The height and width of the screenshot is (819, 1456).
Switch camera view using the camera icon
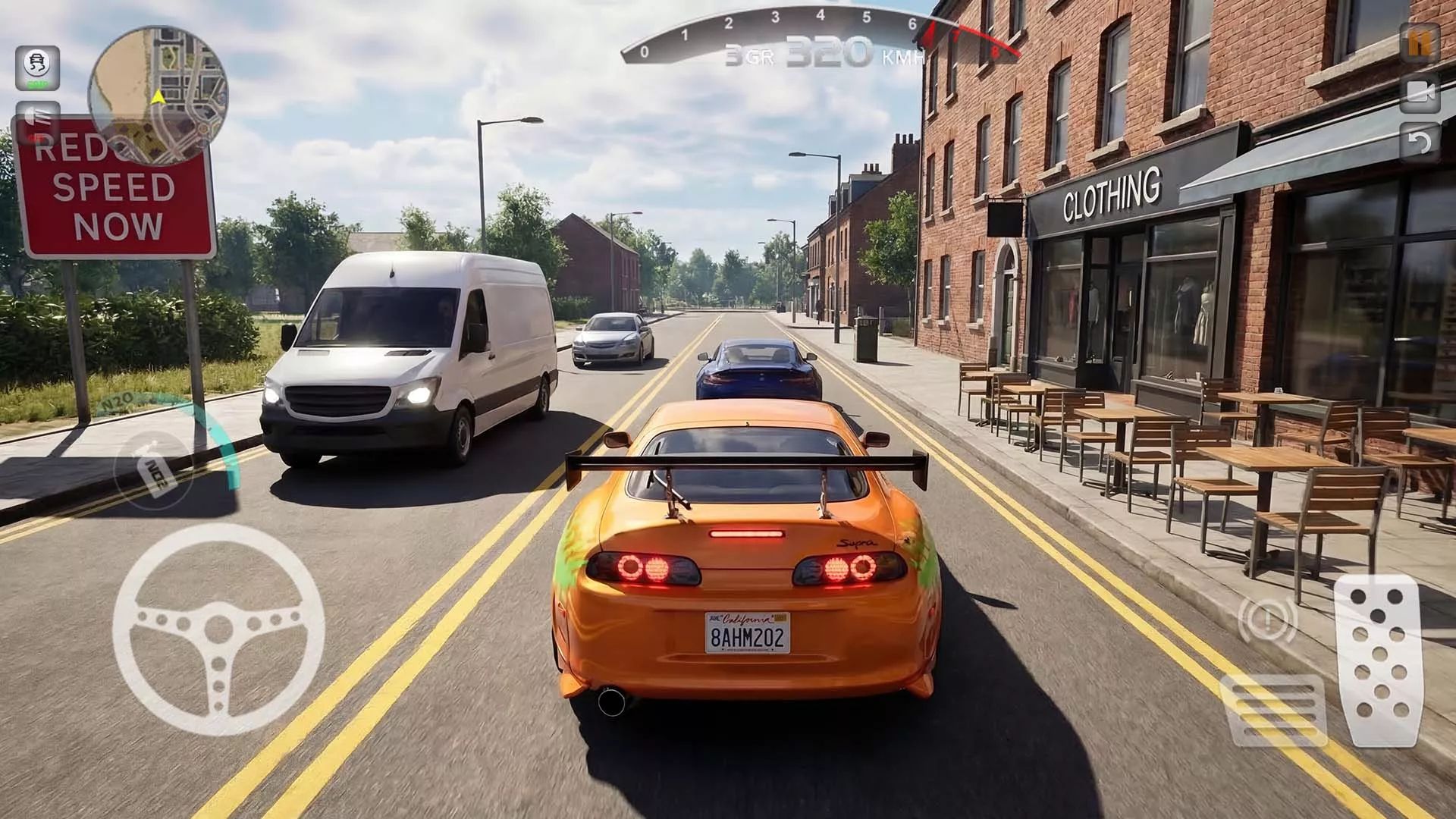pyautogui.click(x=1419, y=93)
